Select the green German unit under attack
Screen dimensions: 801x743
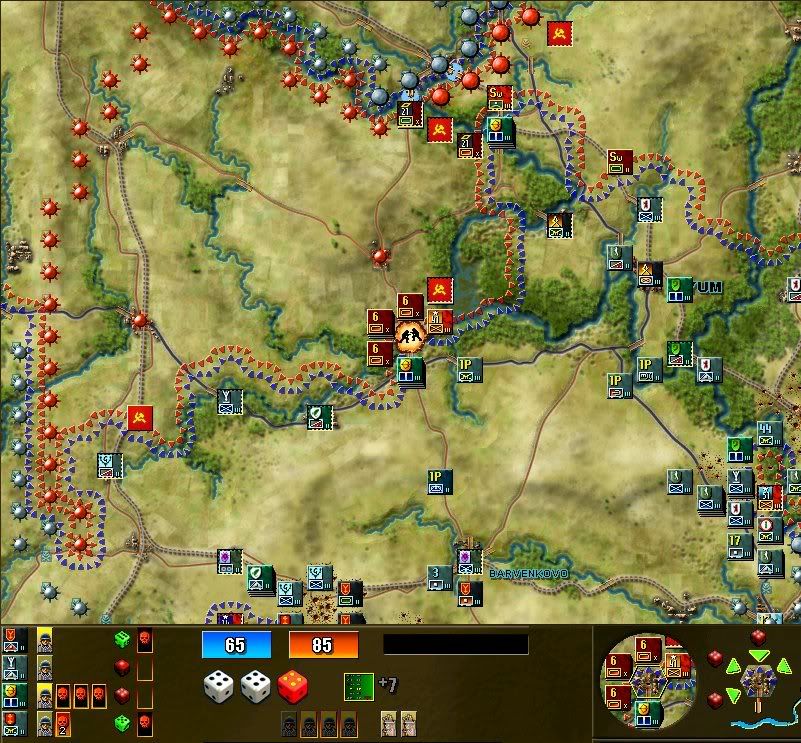coord(410,370)
